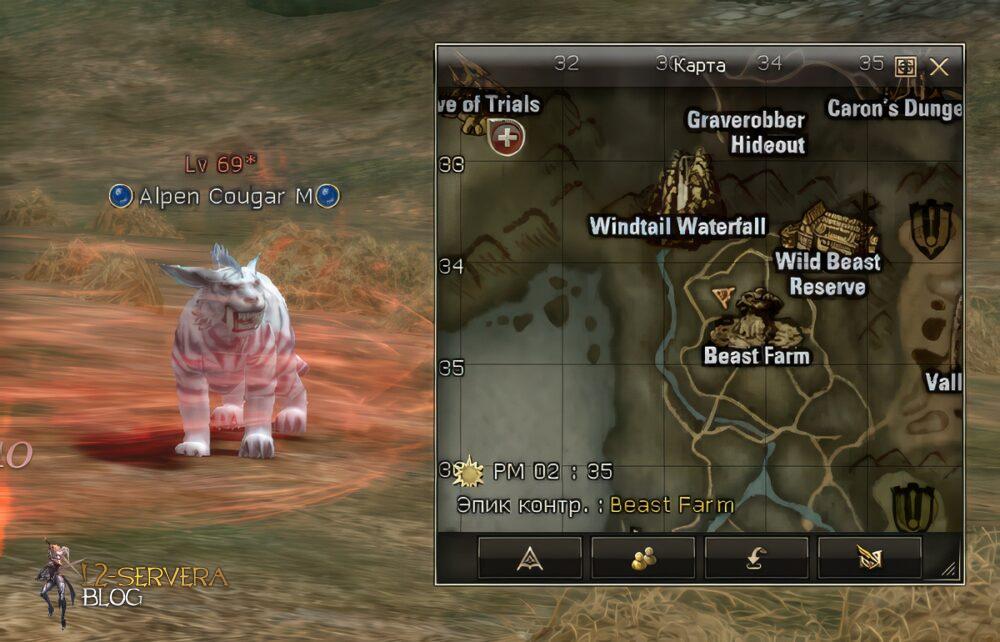Click the red cross shield map marker
1000x642 pixels.
click(507, 137)
